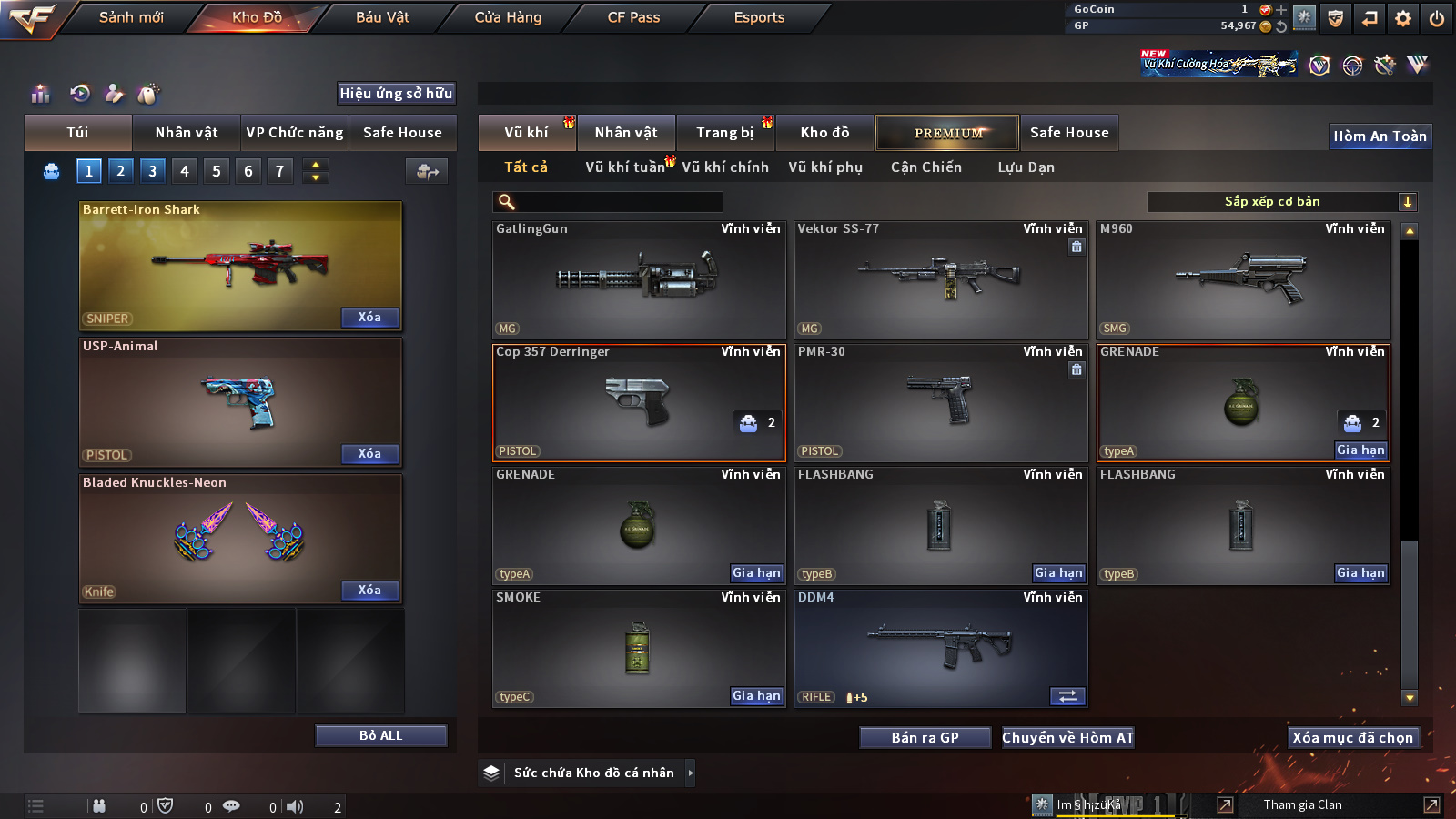Select the Nhân vật tab beside Túi
Screen dimensions: 1456x819
[x=187, y=133]
